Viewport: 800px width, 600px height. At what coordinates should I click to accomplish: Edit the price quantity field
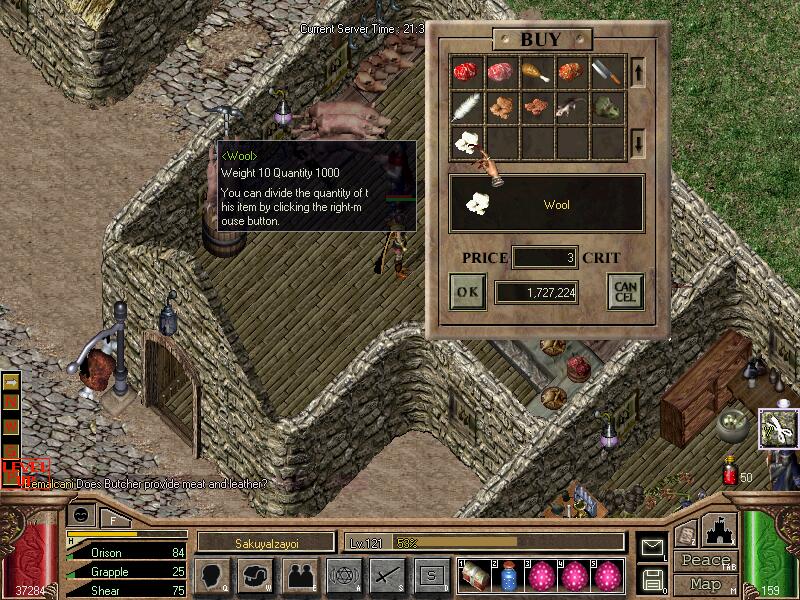pyautogui.click(x=545, y=258)
